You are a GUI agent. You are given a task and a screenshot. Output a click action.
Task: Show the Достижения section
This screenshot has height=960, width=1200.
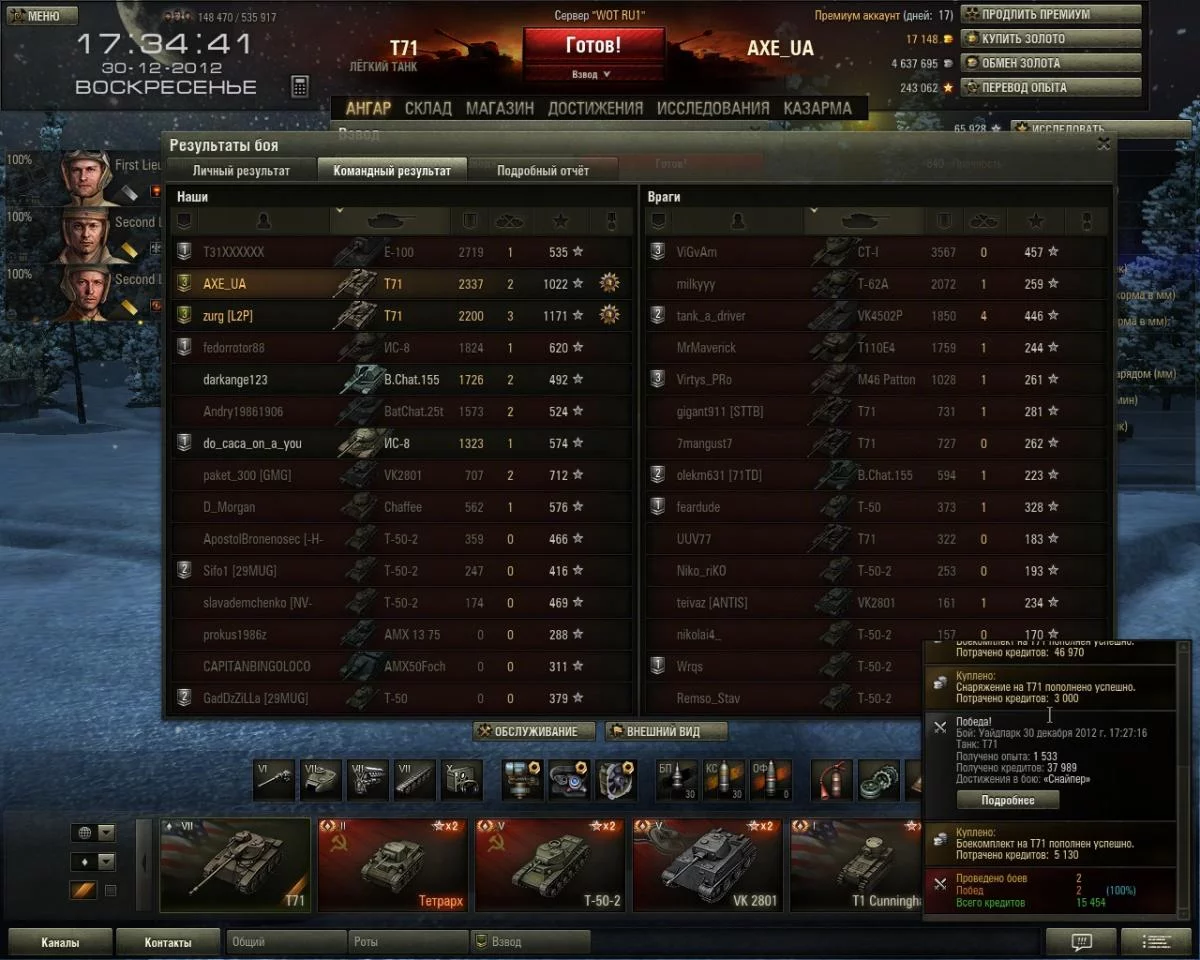(595, 108)
